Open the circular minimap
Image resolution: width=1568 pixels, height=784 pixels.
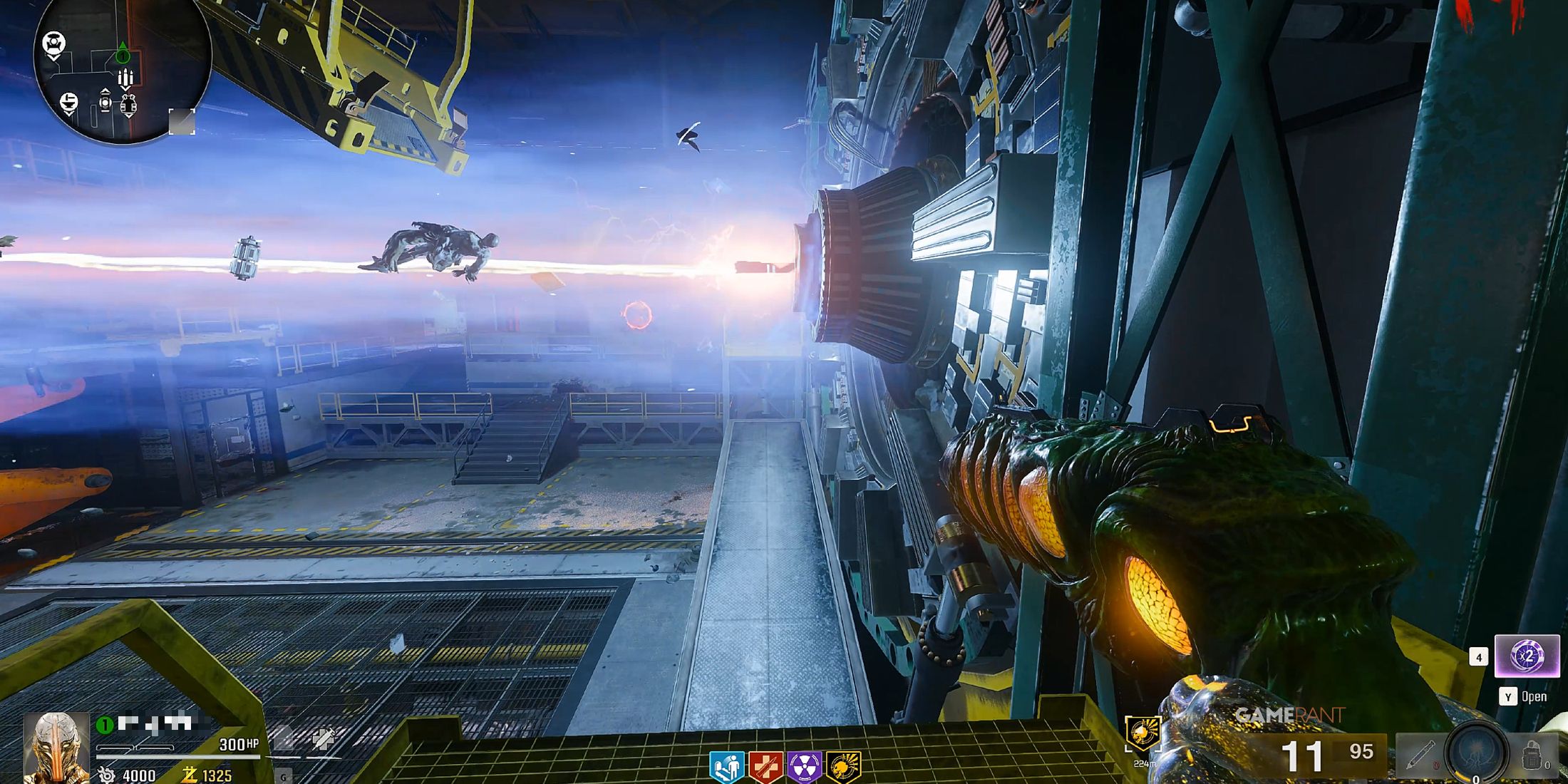pyautogui.click(x=123, y=71)
